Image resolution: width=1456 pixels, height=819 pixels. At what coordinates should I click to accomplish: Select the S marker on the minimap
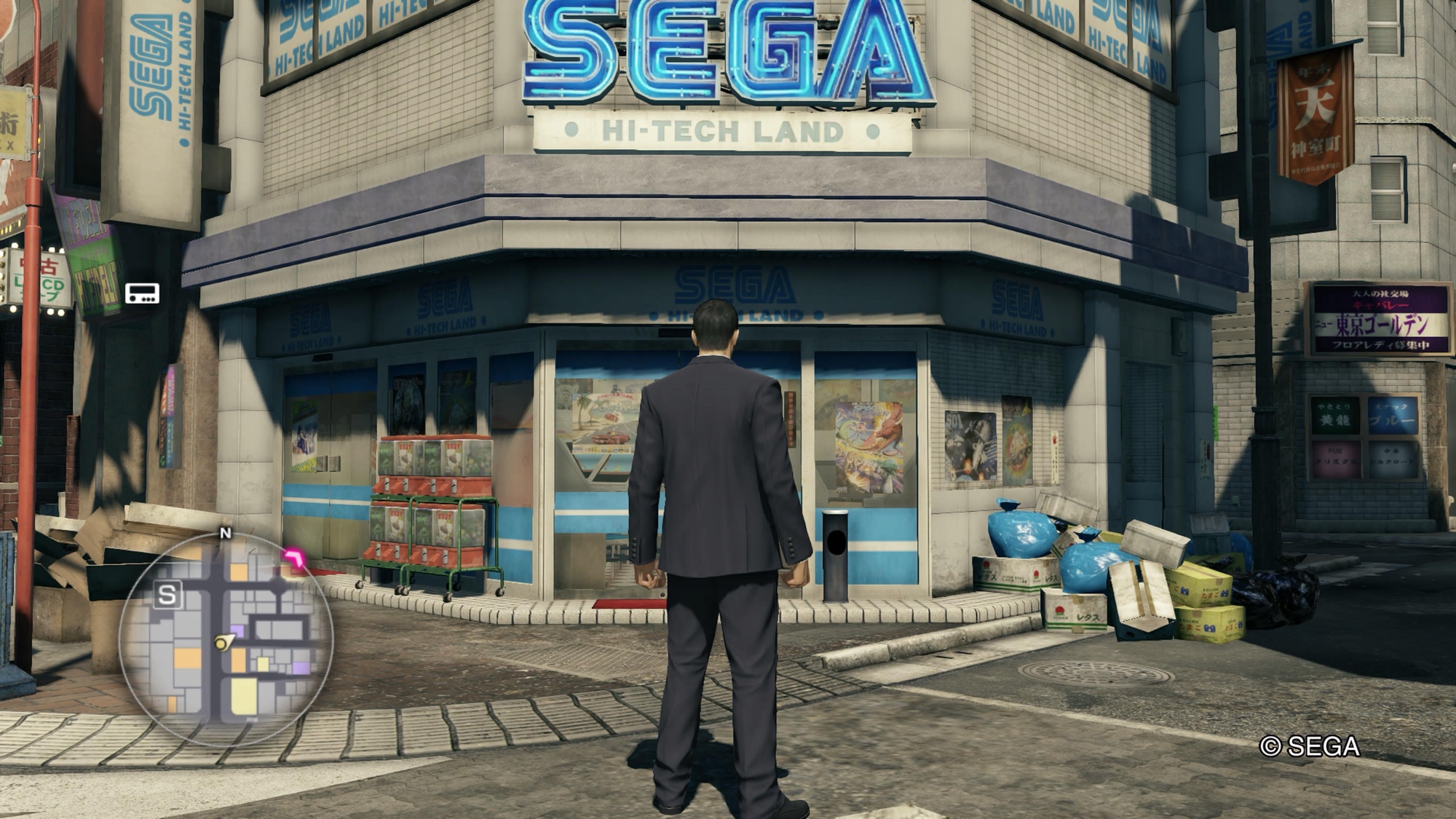[167, 595]
